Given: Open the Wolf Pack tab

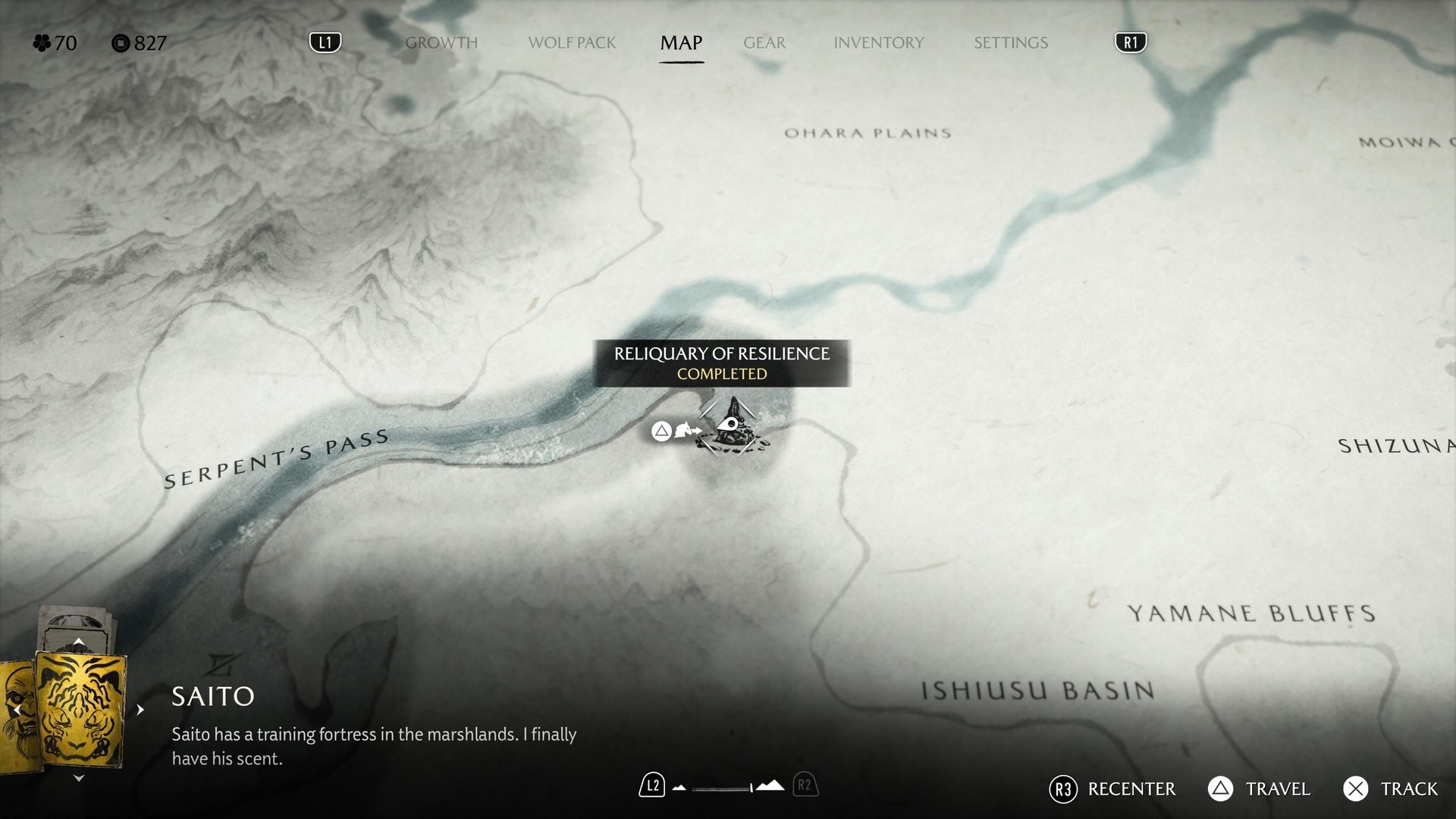Looking at the screenshot, I should (572, 43).
